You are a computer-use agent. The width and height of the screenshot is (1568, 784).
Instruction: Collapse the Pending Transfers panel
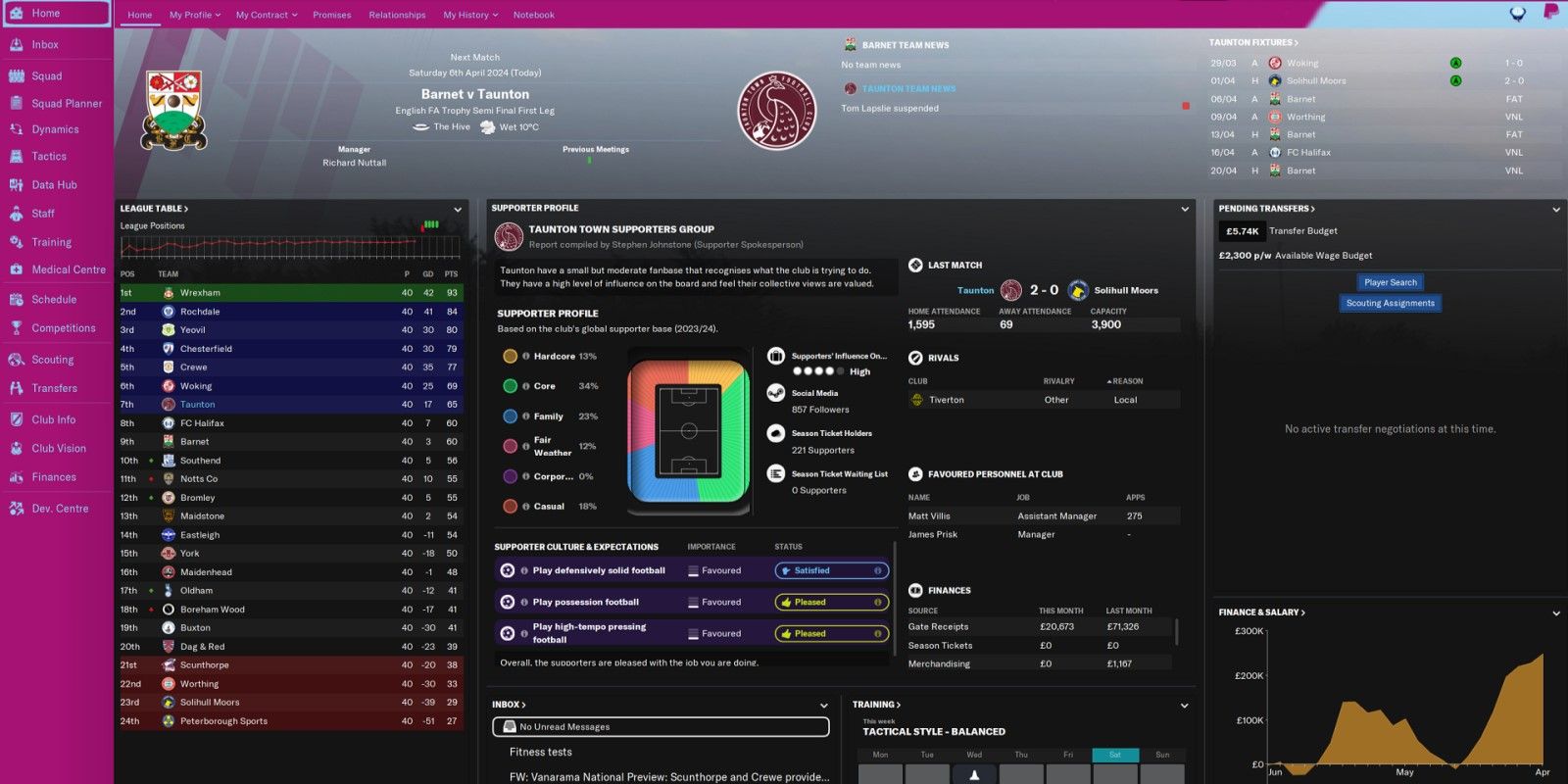click(1556, 209)
